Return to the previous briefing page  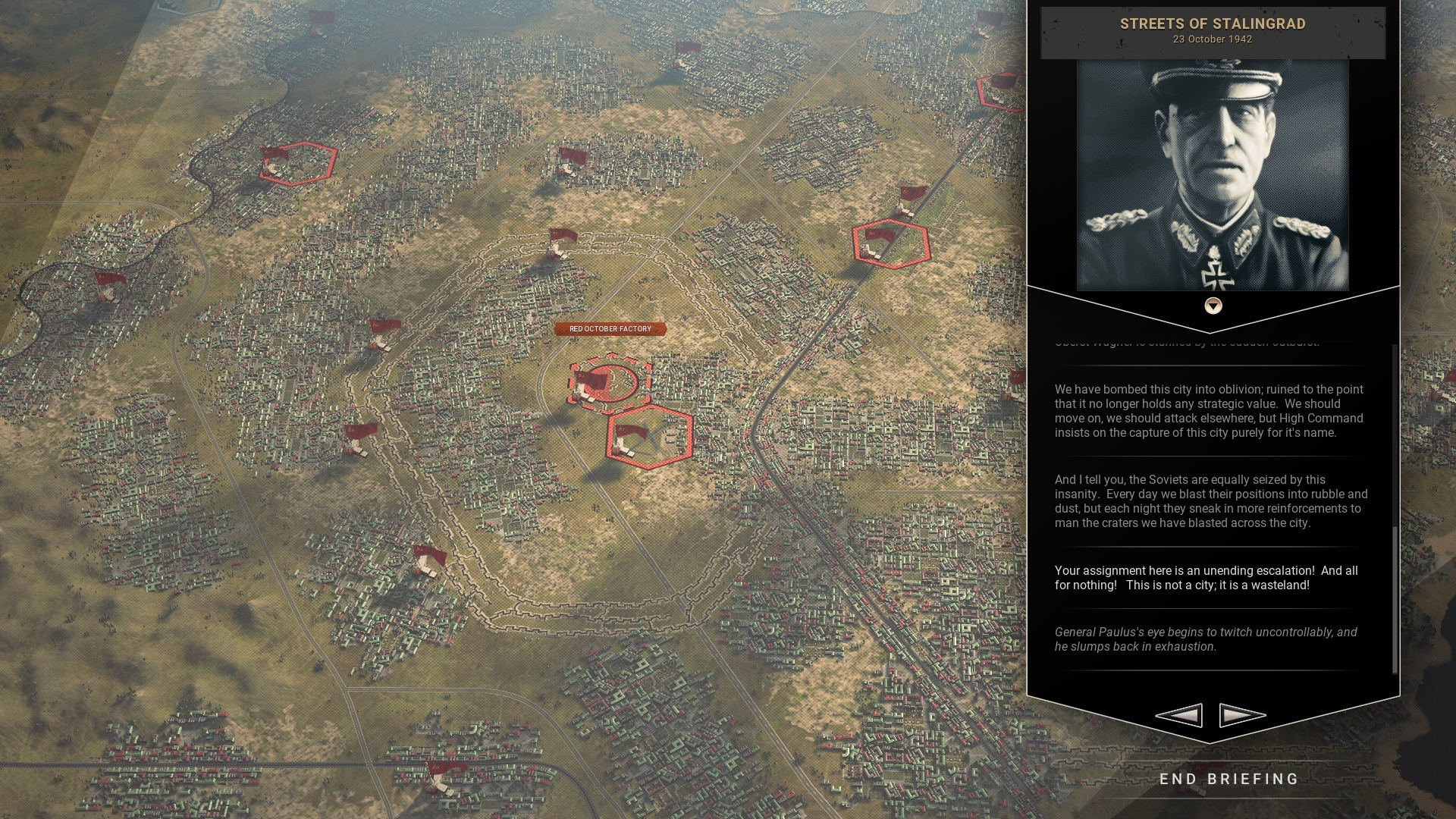[x=1179, y=715]
